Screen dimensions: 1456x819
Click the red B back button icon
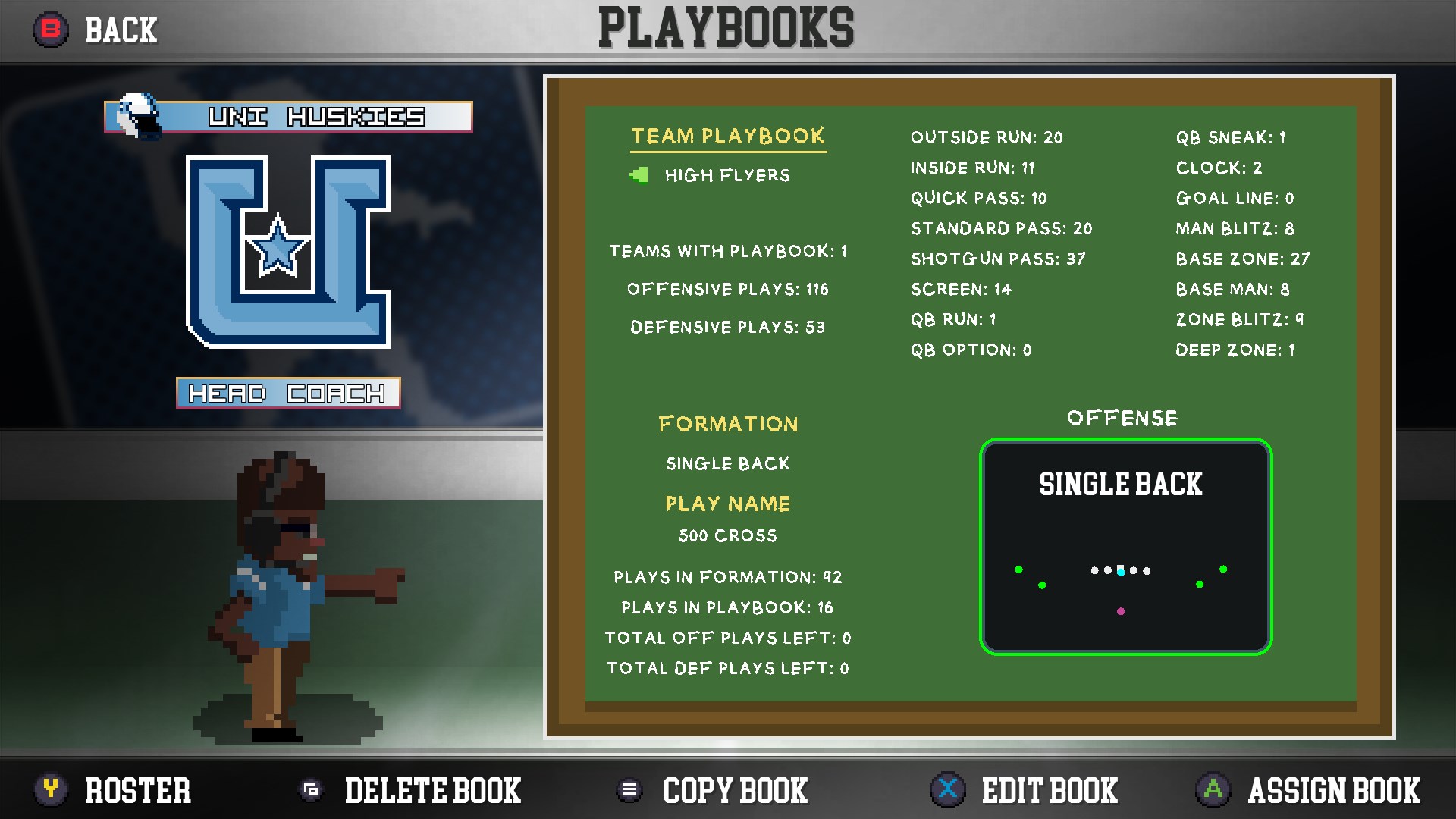tap(50, 30)
